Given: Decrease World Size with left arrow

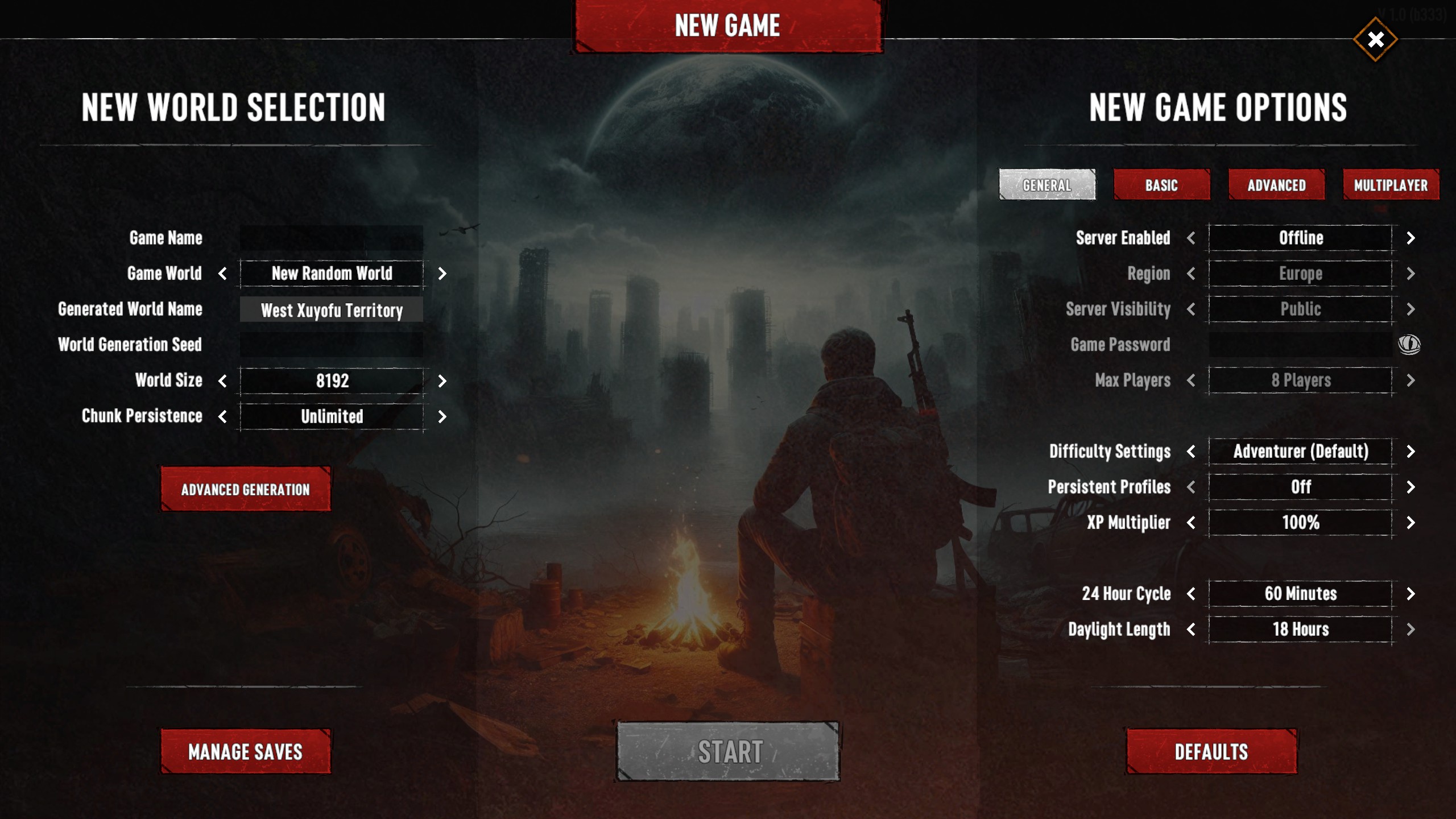Looking at the screenshot, I should click(222, 381).
